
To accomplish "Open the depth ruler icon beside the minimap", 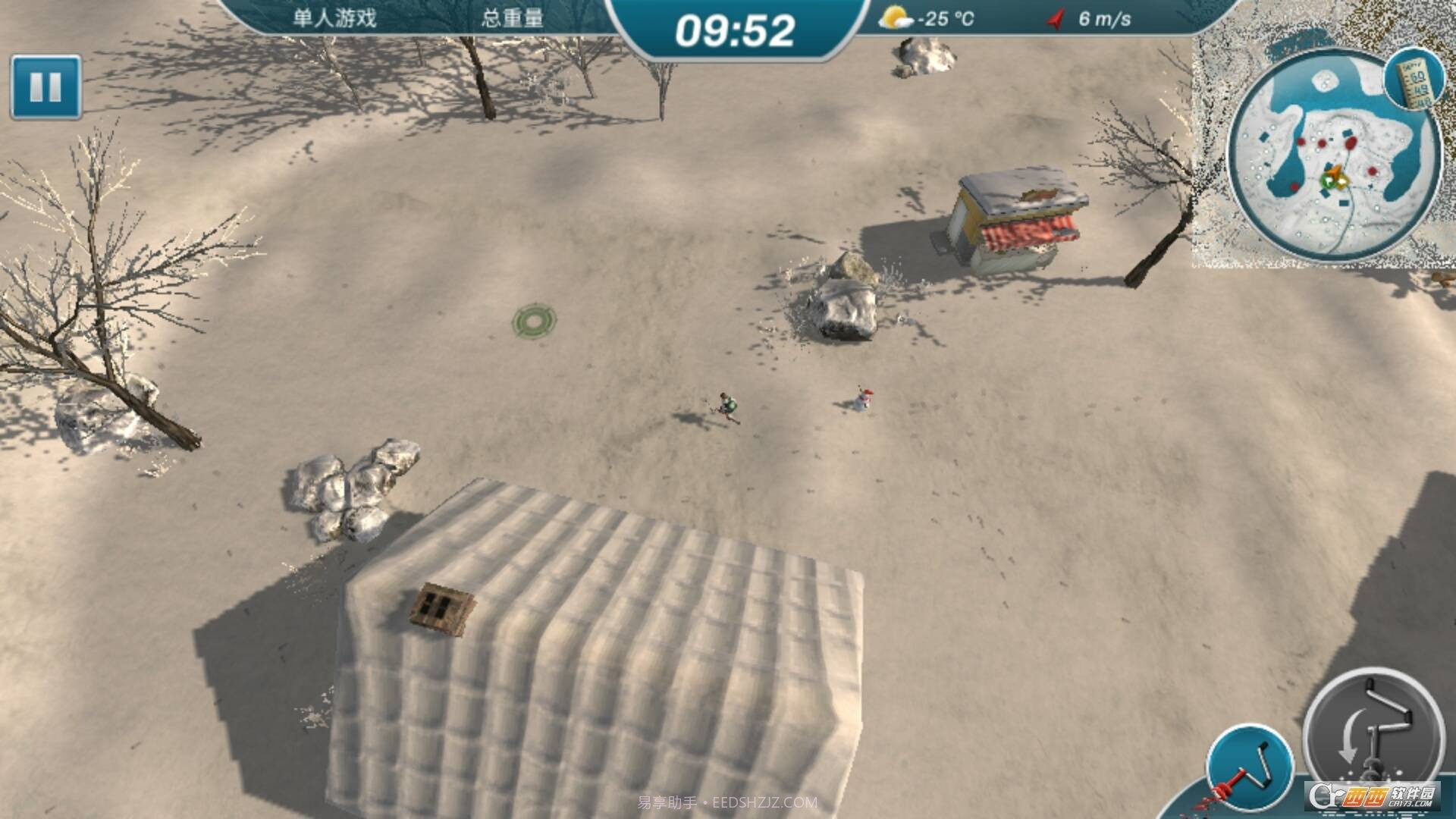I will tap(1412, 80).
